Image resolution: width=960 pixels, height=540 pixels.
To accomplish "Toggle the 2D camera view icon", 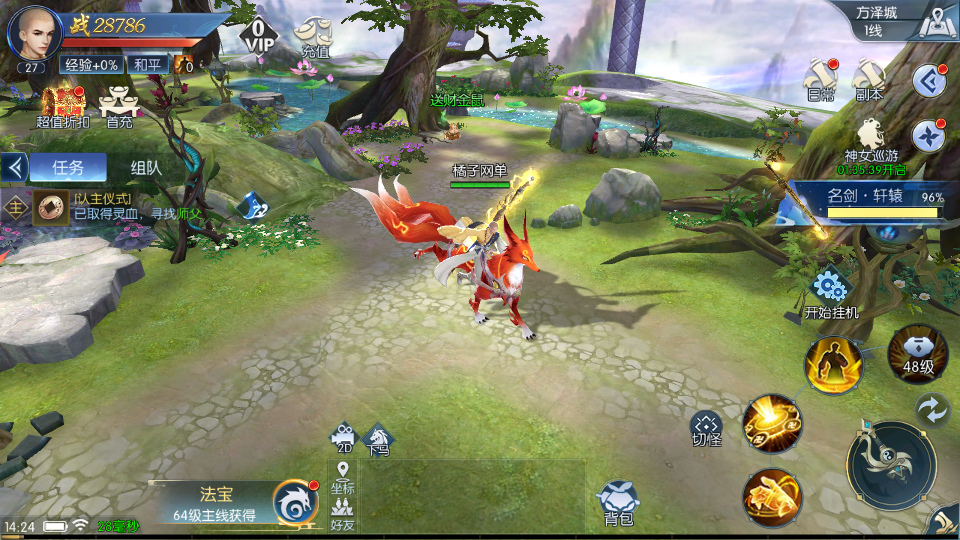I will click(x=344, y=439).
